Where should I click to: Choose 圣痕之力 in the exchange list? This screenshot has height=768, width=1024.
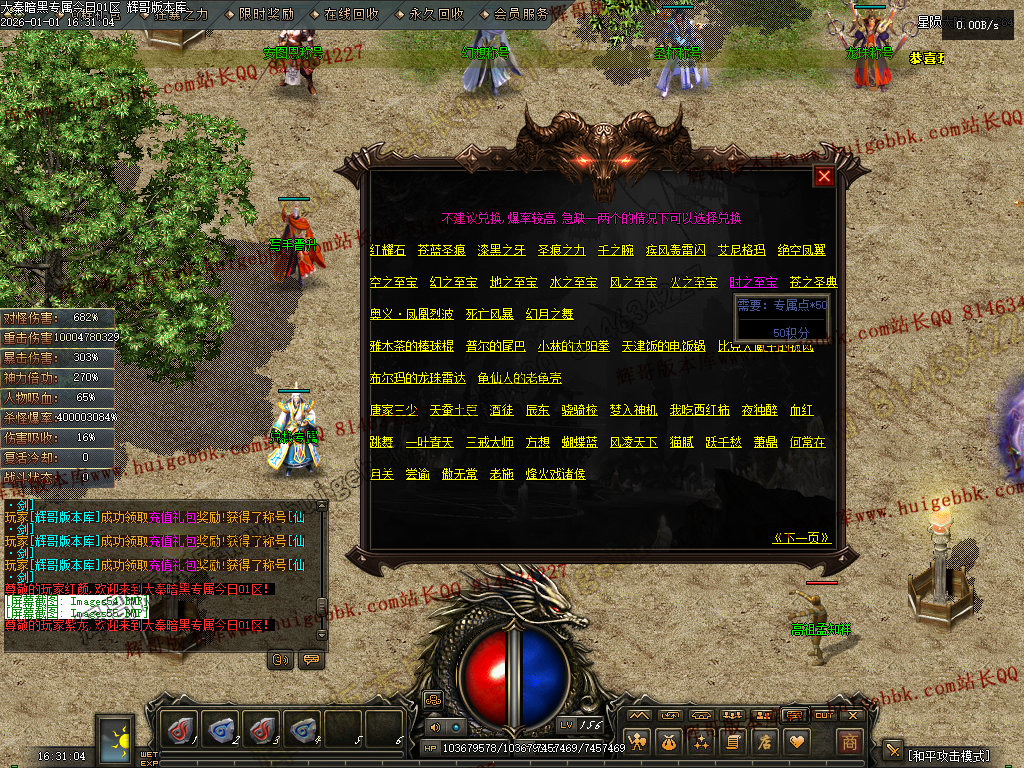(x=561, y=250)
